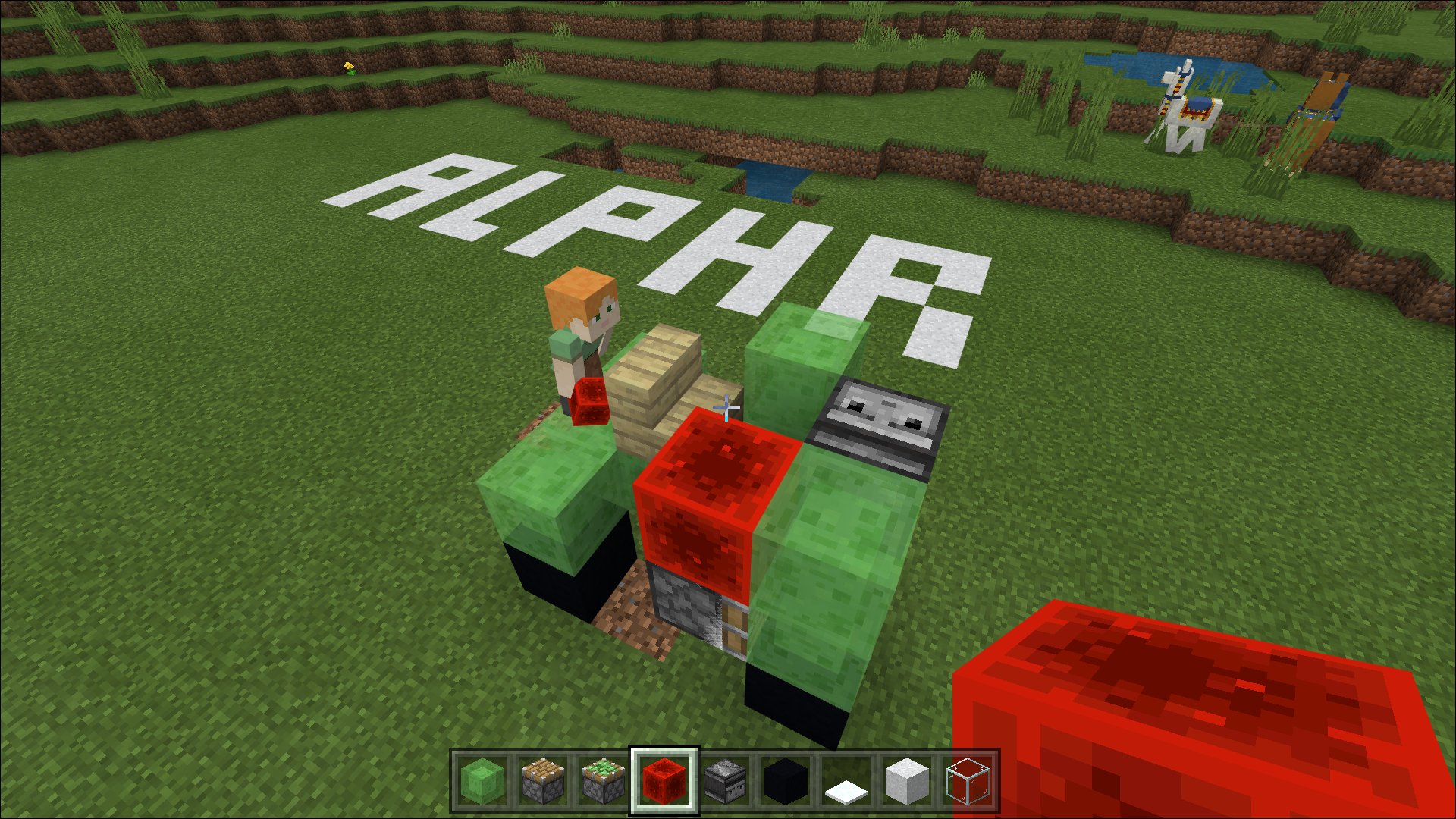Choose the flat white snow layer slot
Viewport: 1456px width, 819px height.
(846, 782)
